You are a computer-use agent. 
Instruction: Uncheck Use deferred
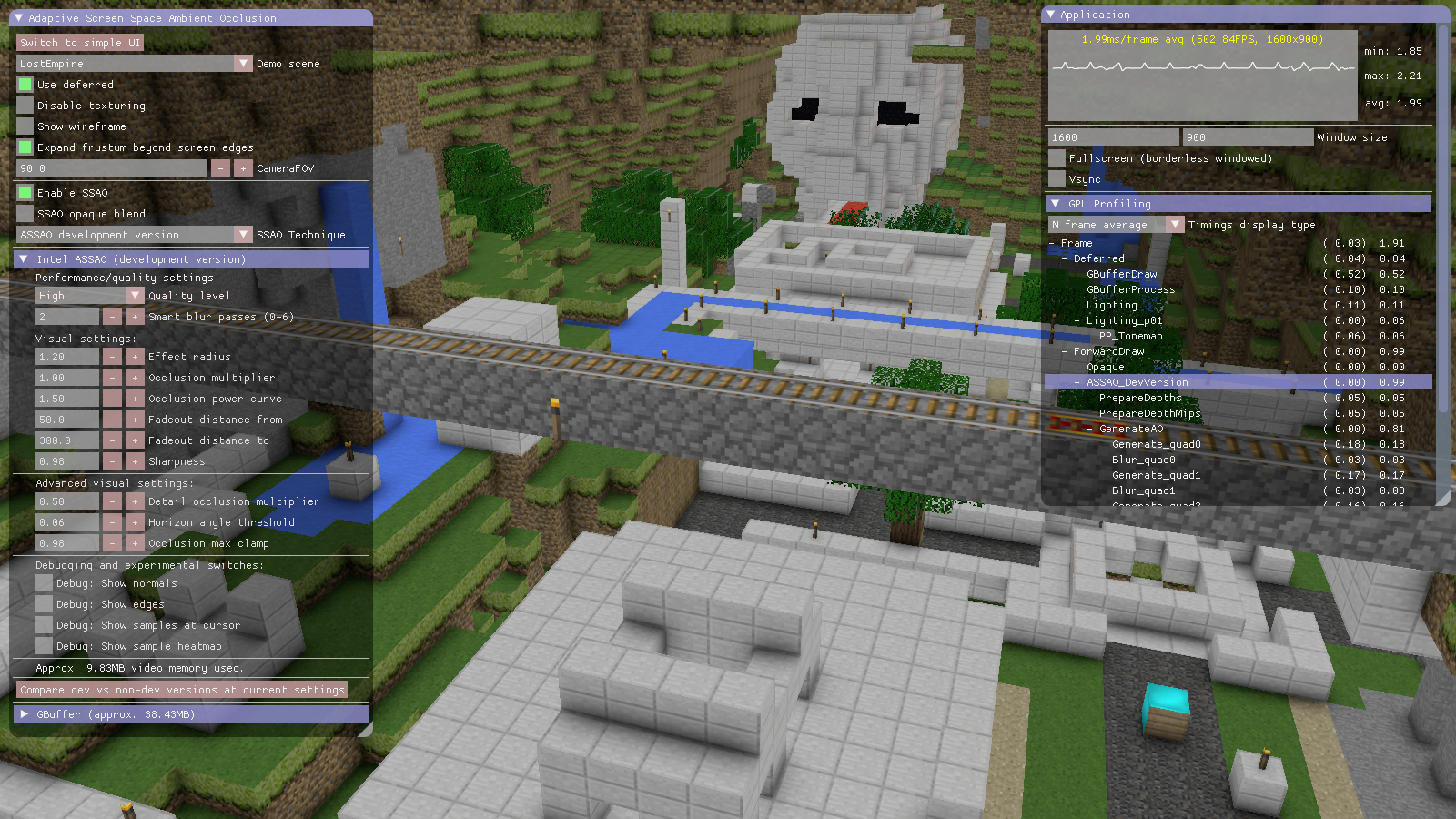click(25, 84)
